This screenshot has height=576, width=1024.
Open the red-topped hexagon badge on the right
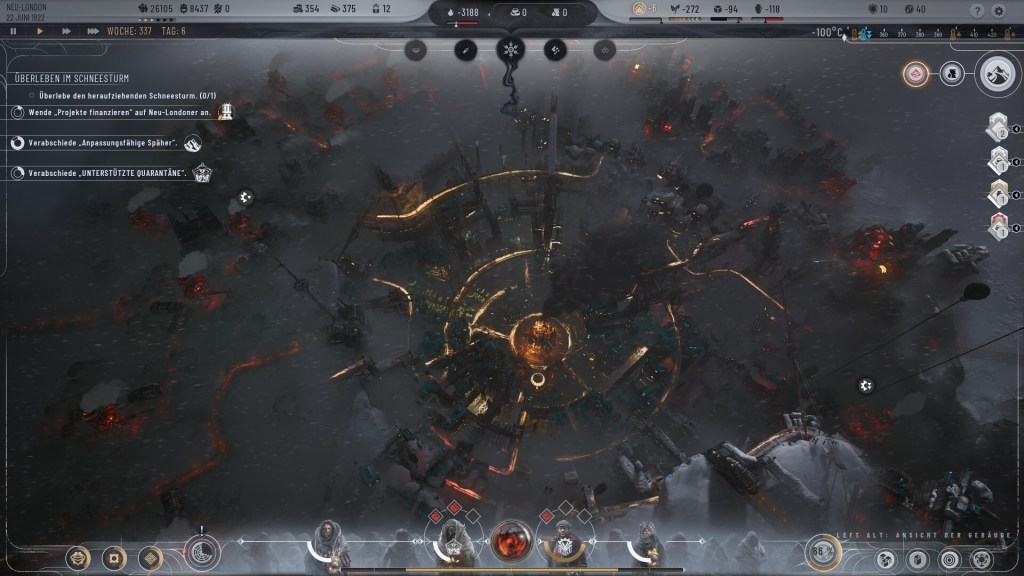coord(998,226)
